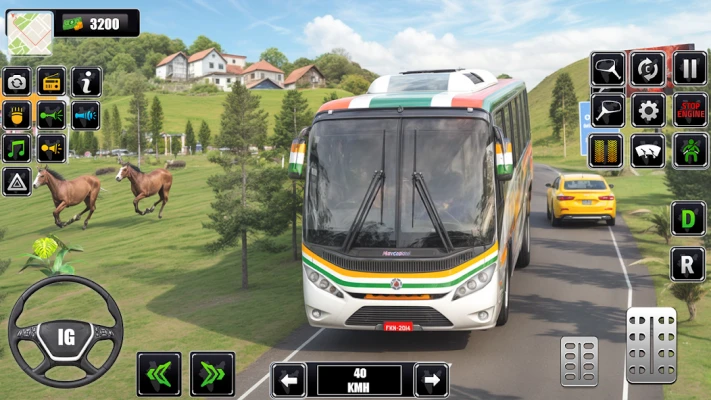Switch the camera view
This screenshot has width=711, height=400.
coord(17,81)
